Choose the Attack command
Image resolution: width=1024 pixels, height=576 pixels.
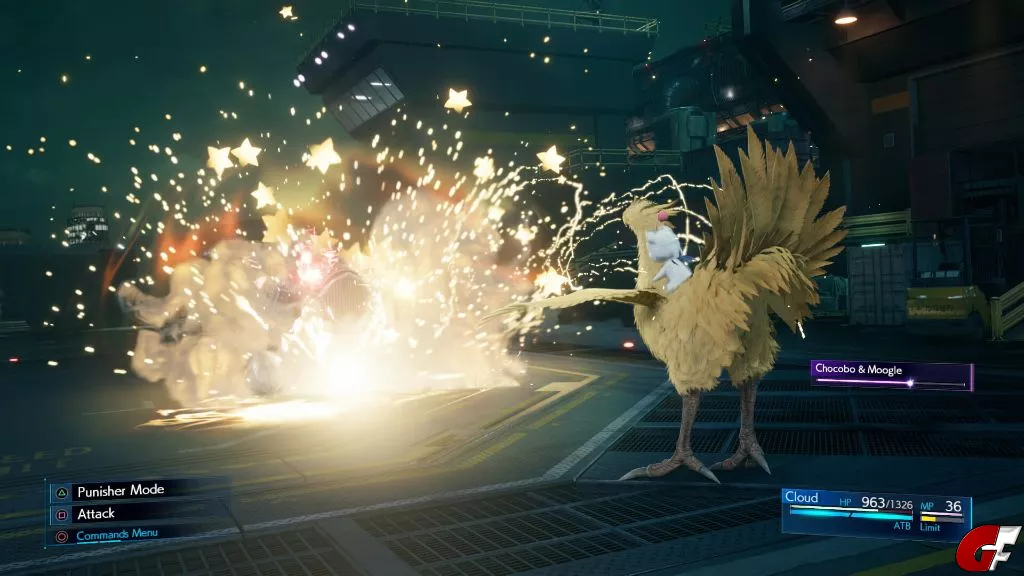pos(96,513)
